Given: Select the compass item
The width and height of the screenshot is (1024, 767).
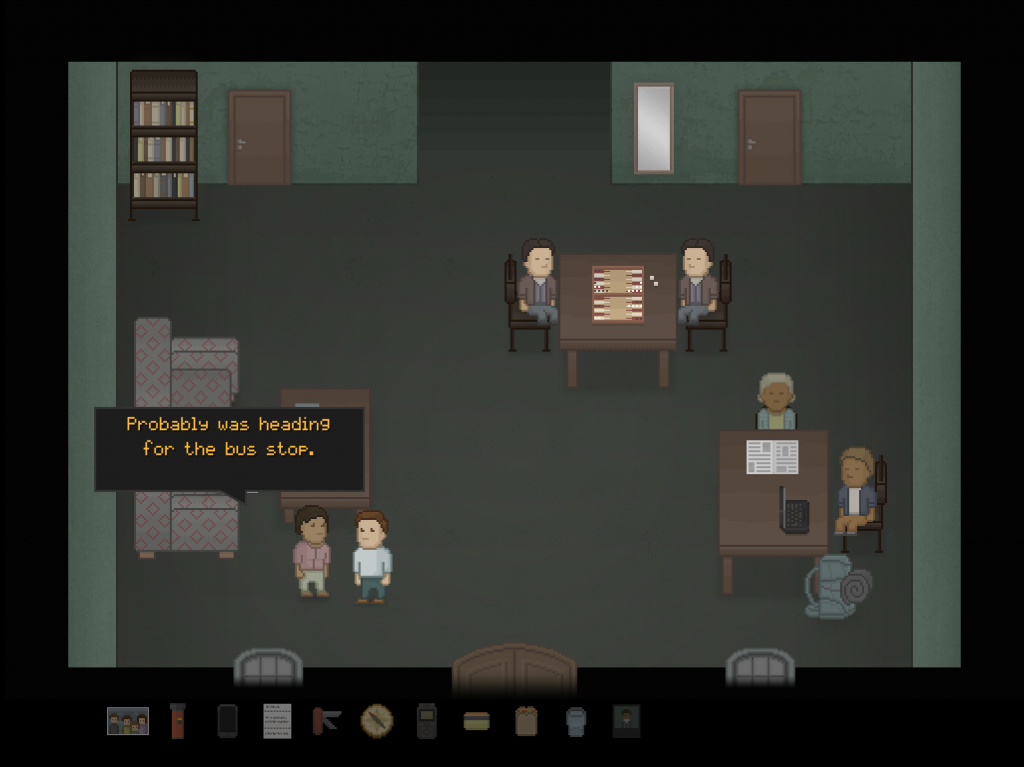Looking at the screenshot, I should [x=377, y=720].
